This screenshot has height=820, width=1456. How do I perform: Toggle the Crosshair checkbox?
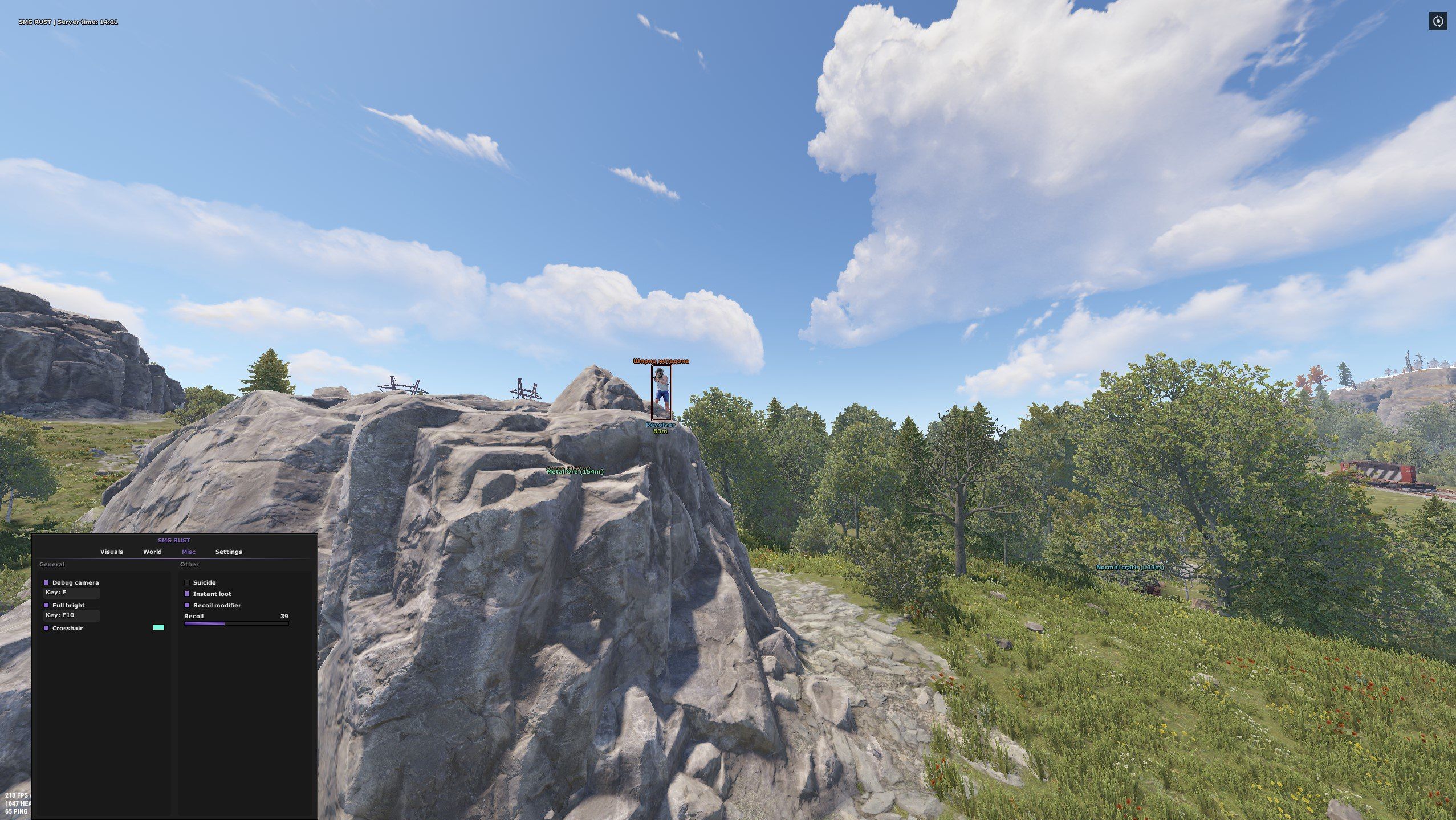coord(46,628)
